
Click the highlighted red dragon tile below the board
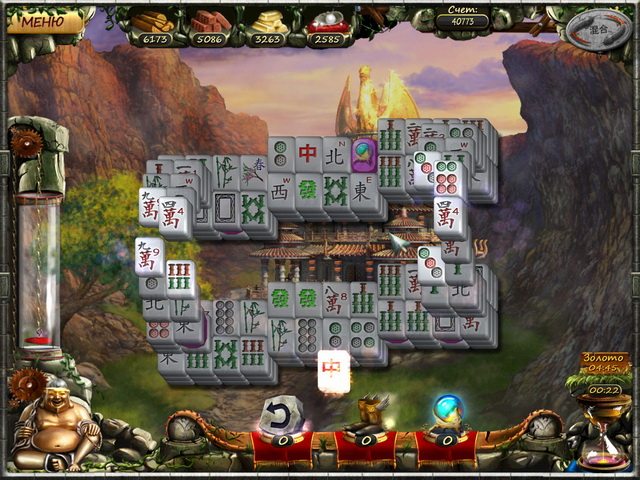[334, 369]
